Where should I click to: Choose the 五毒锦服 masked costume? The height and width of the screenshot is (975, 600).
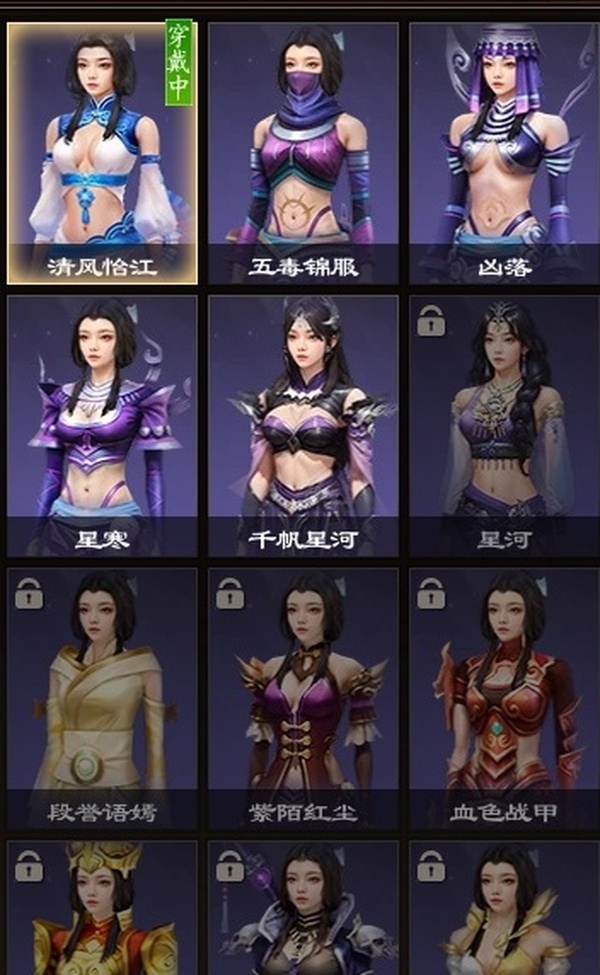coord(303,153)
